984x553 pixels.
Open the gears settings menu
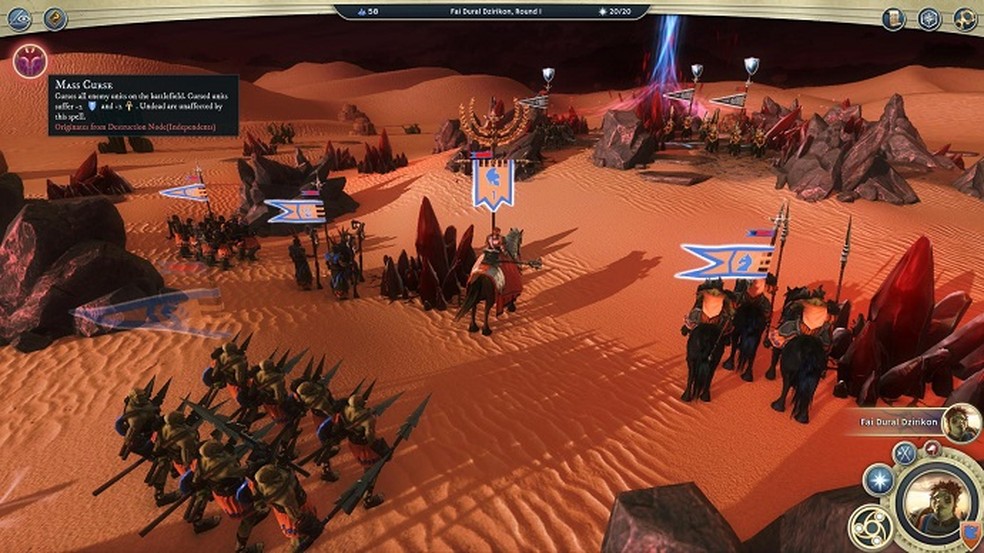[x=965, y=18]
